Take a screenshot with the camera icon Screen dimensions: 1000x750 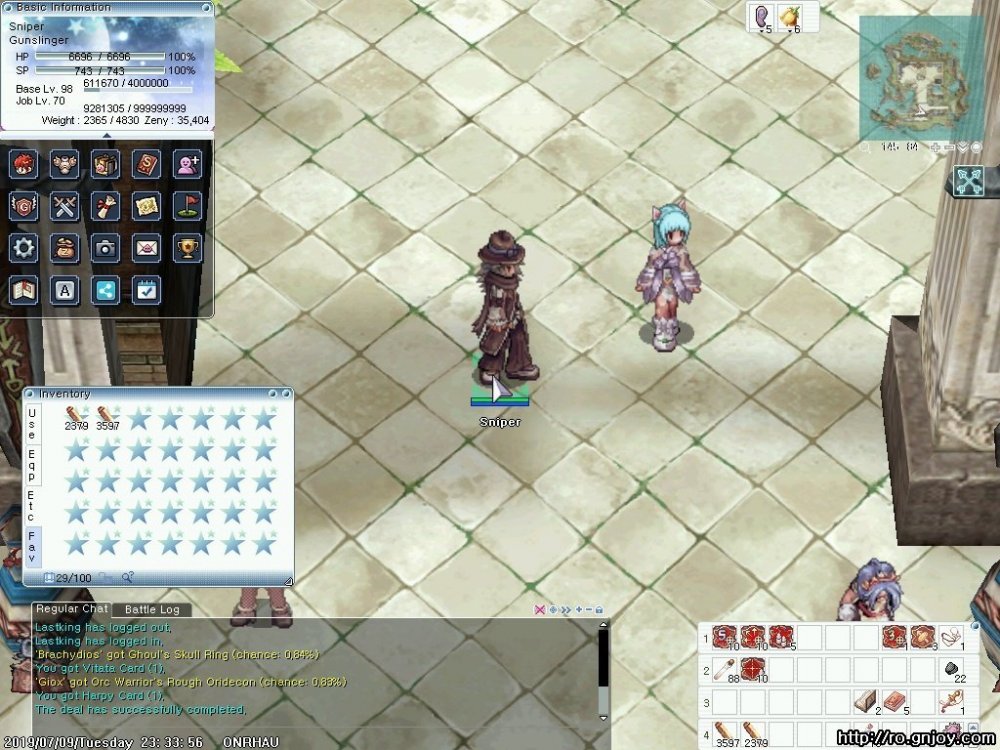tap(106, 247)
